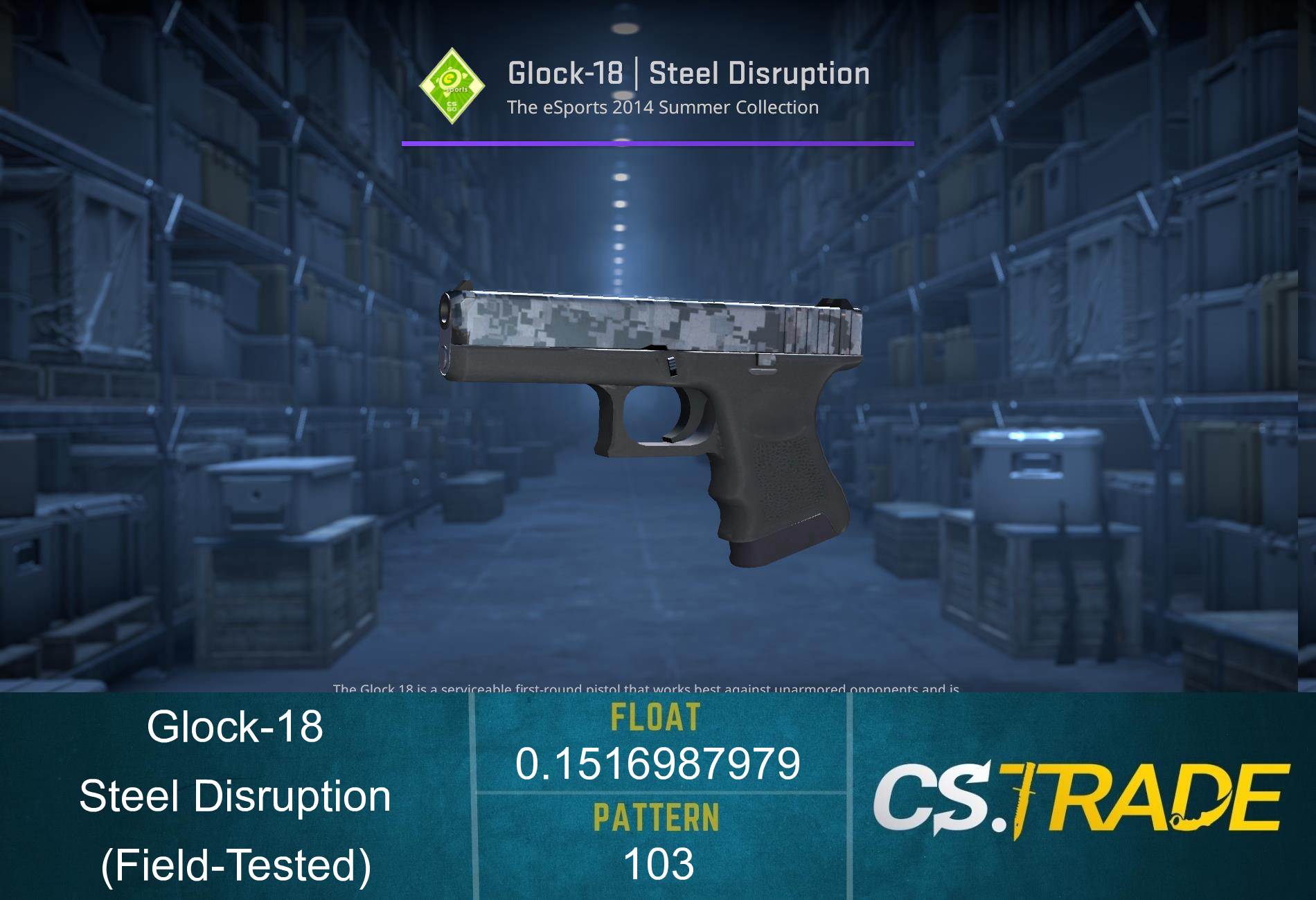Click the float value 0.1516987979
The image size is (1316, 900).
pyautogui.click(x=658, y=765)
